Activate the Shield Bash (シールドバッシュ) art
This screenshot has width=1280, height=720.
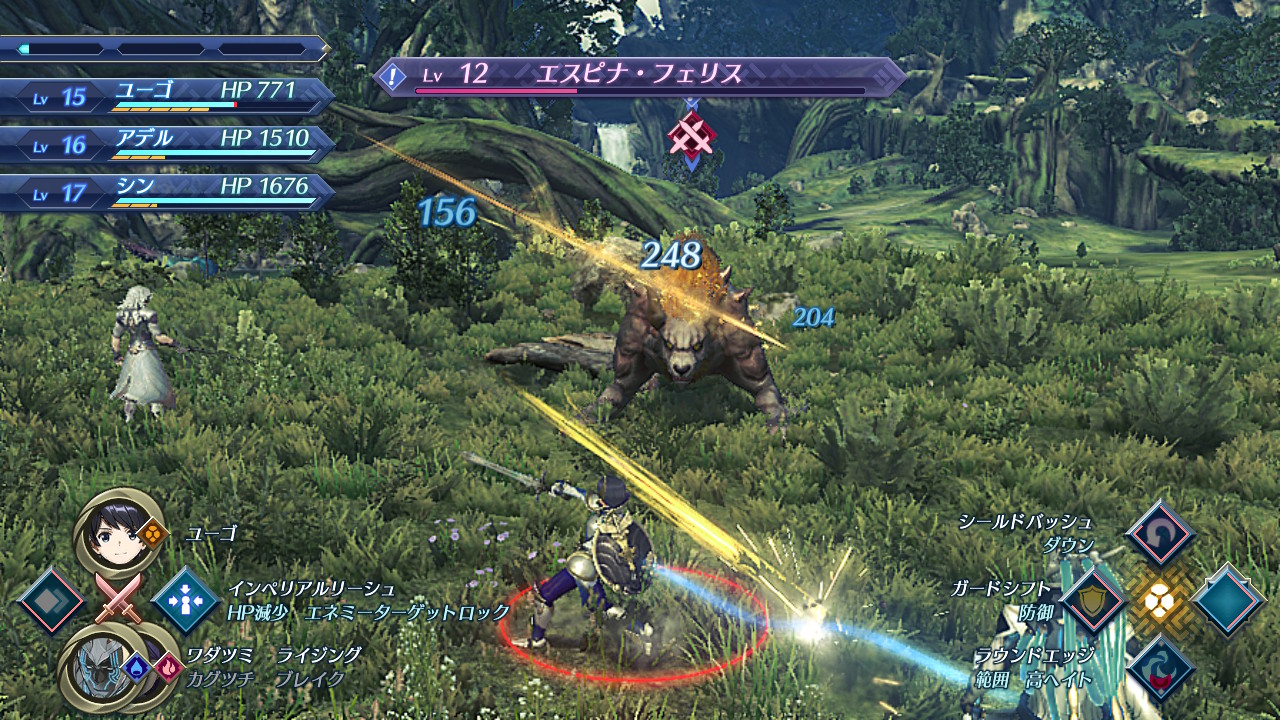[1160, 535]
